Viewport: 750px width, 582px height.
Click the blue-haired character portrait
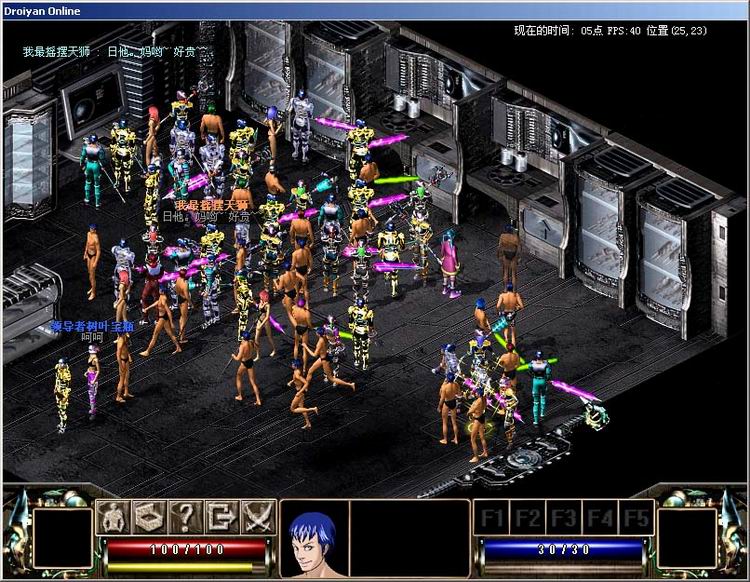[313, 538]
